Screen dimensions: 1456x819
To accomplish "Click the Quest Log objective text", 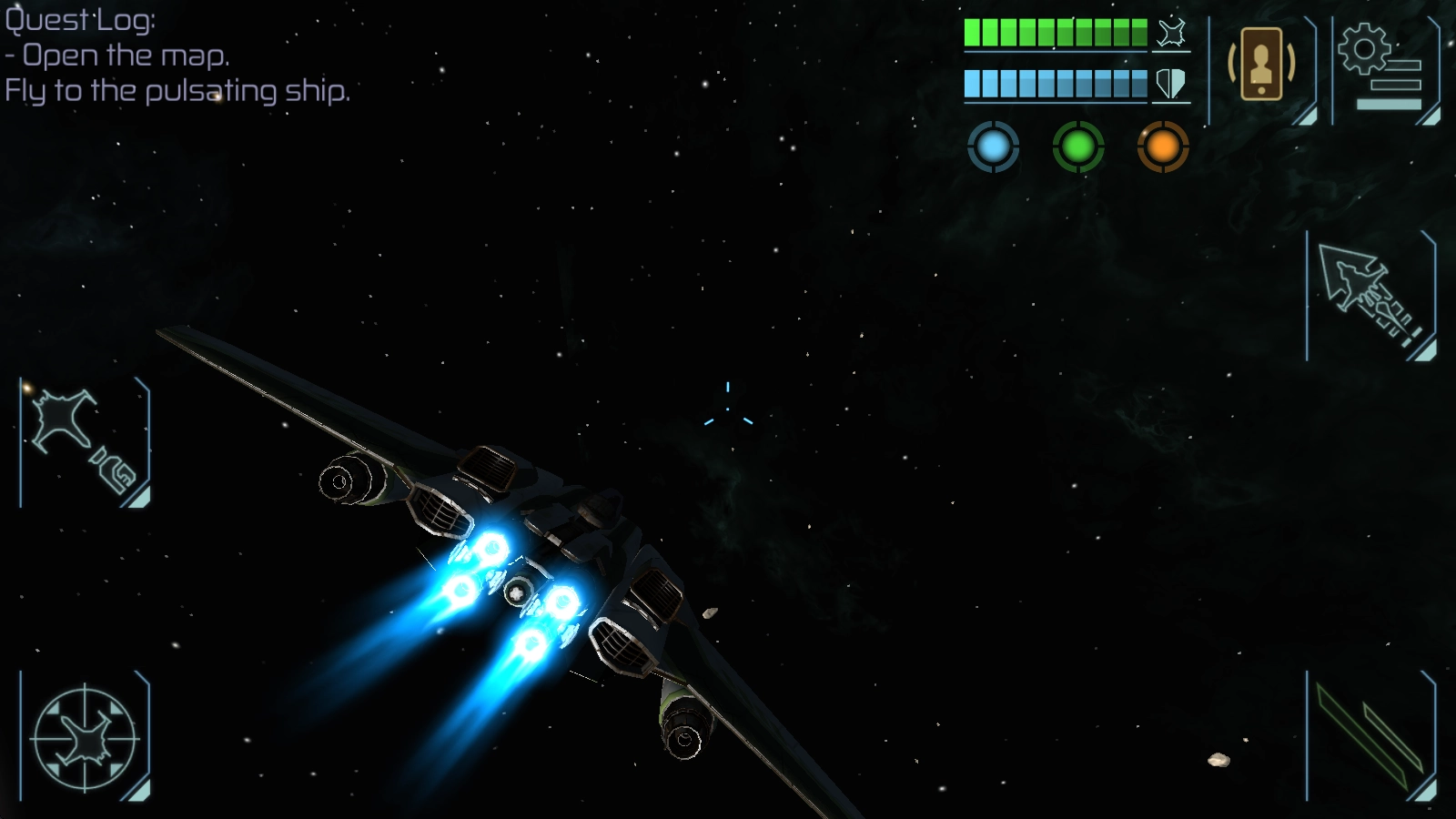I will tap(177, 74).
